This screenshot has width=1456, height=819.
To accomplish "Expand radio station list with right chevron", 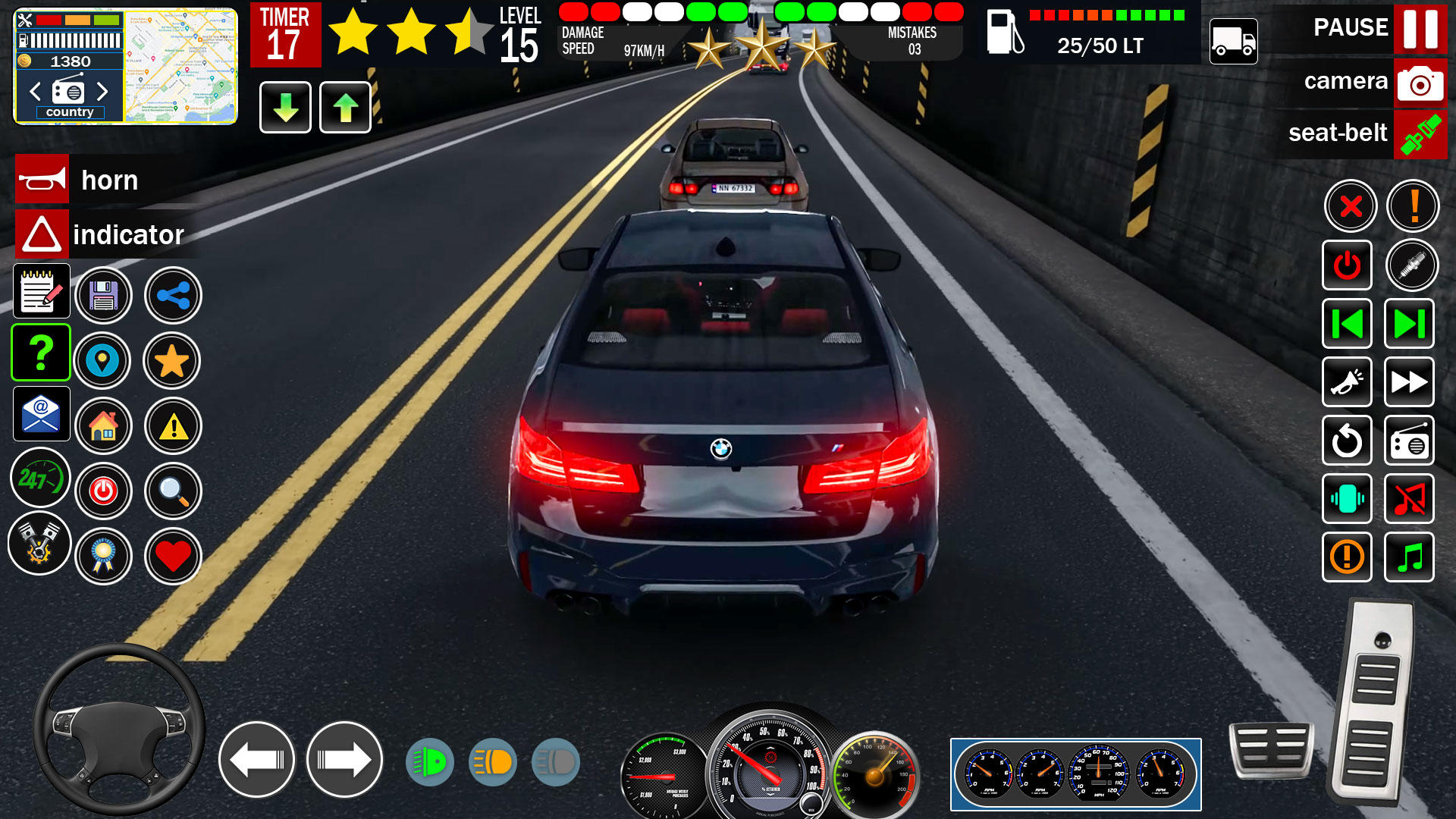I will tap(104, 92).
